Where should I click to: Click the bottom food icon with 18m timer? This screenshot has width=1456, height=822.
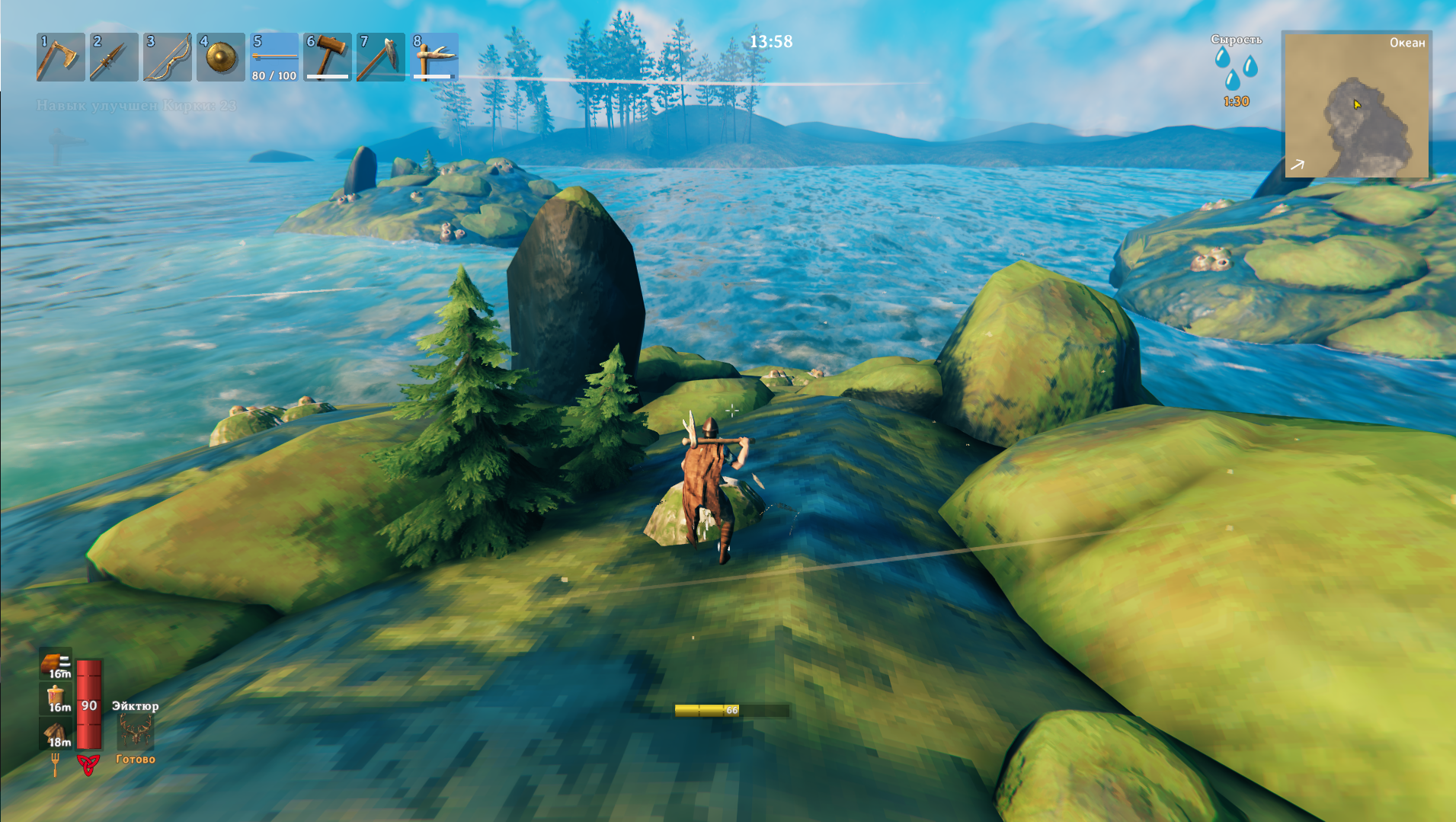[x=56, y=733]
